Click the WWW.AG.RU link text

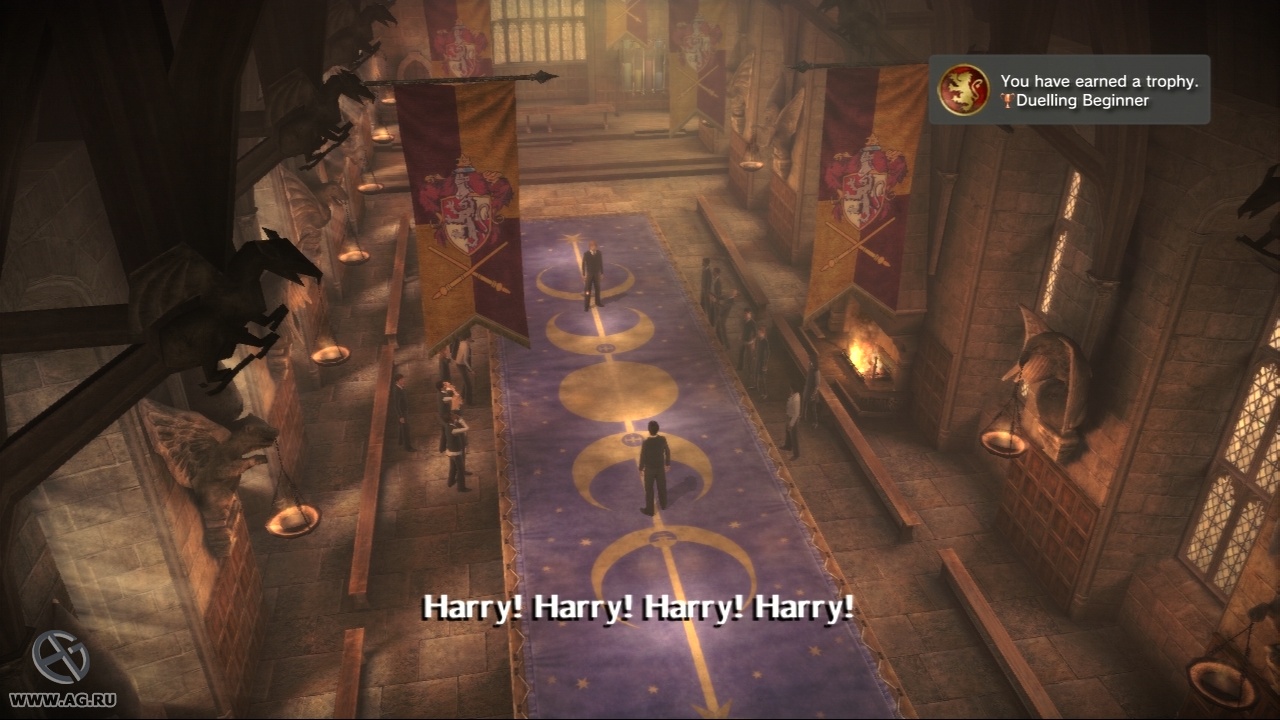tap(62, 700)
